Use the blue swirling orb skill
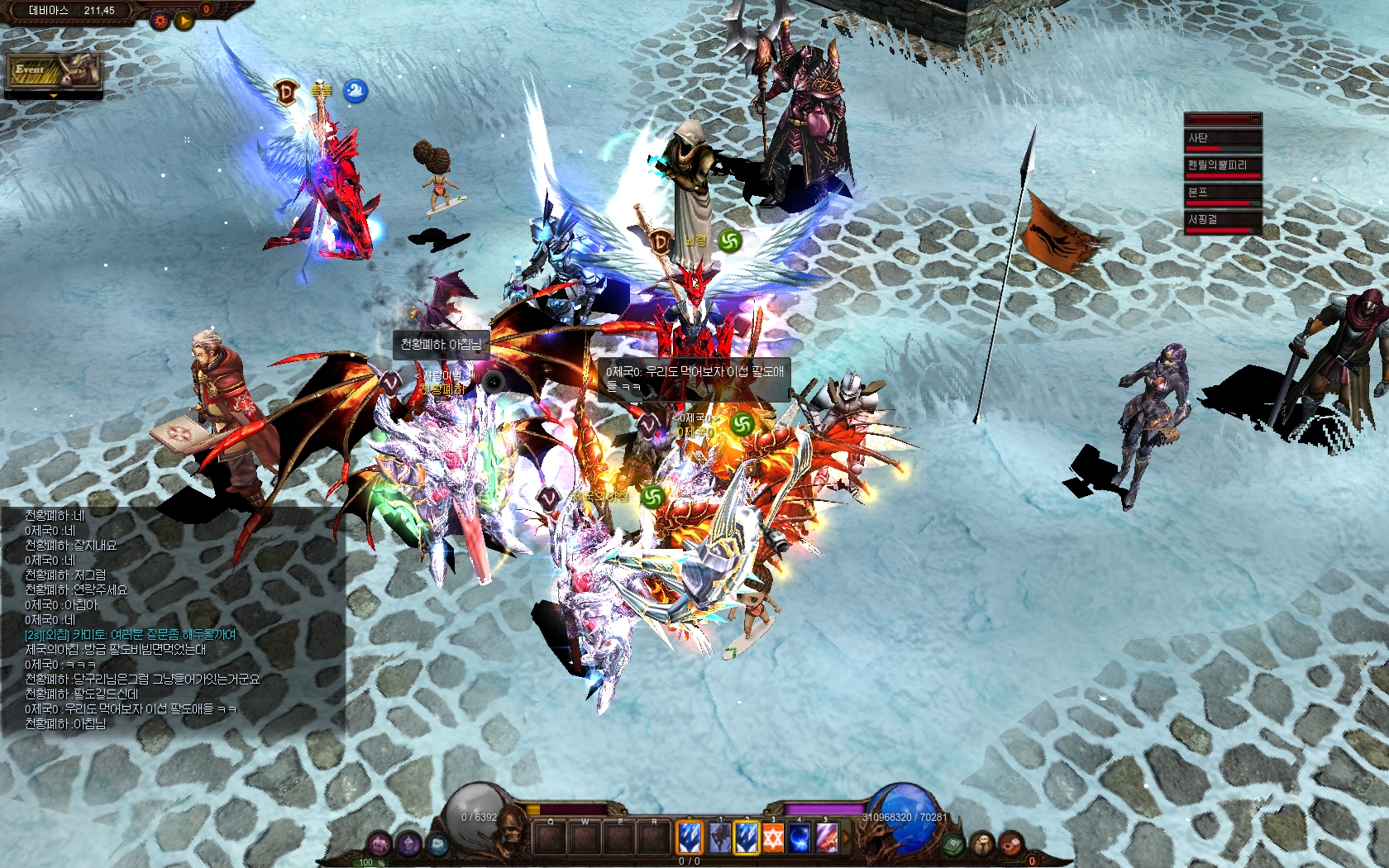1389x868 pixels. 799,837
